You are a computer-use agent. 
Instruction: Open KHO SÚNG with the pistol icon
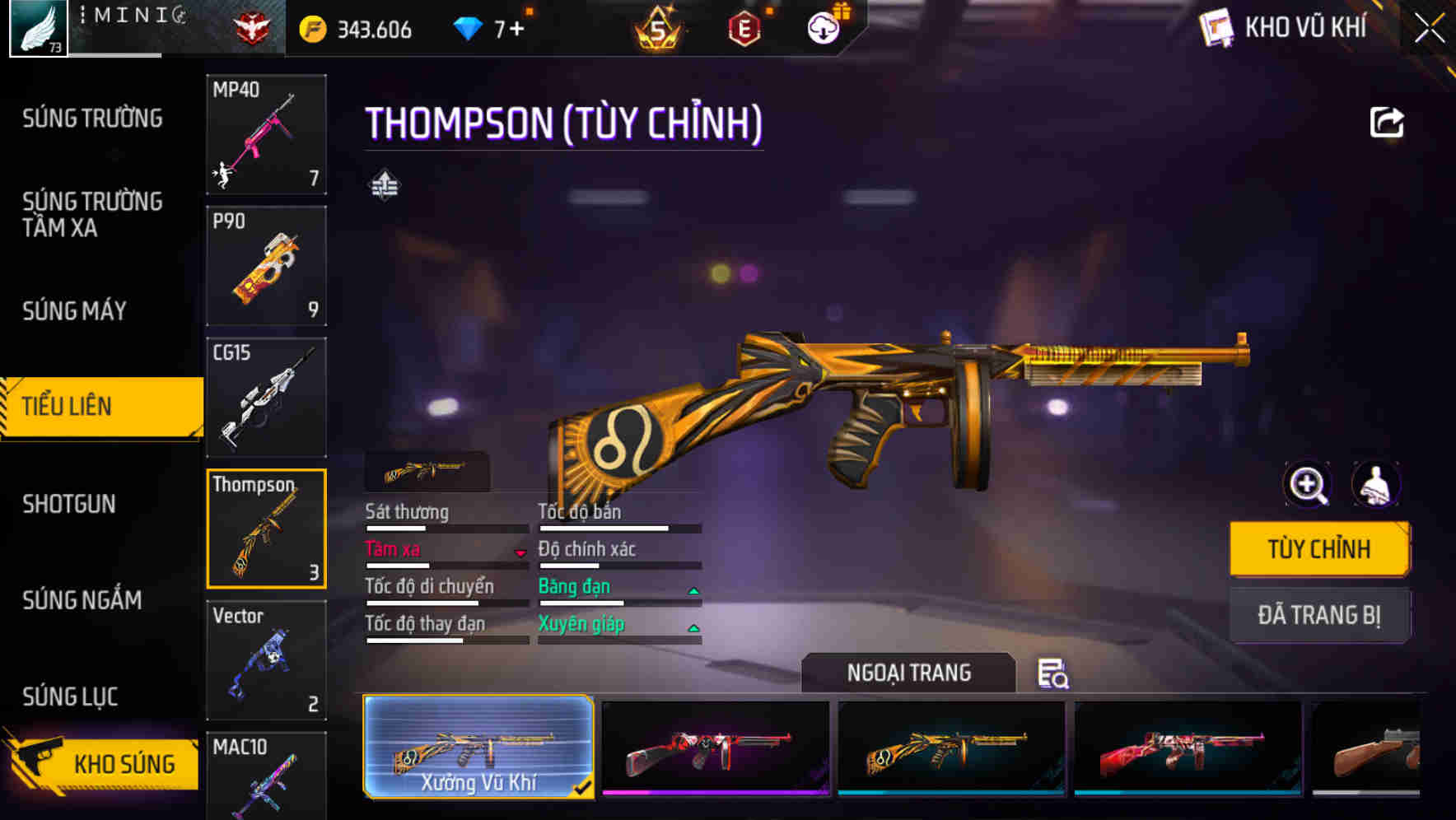click(x=100, y=762)
